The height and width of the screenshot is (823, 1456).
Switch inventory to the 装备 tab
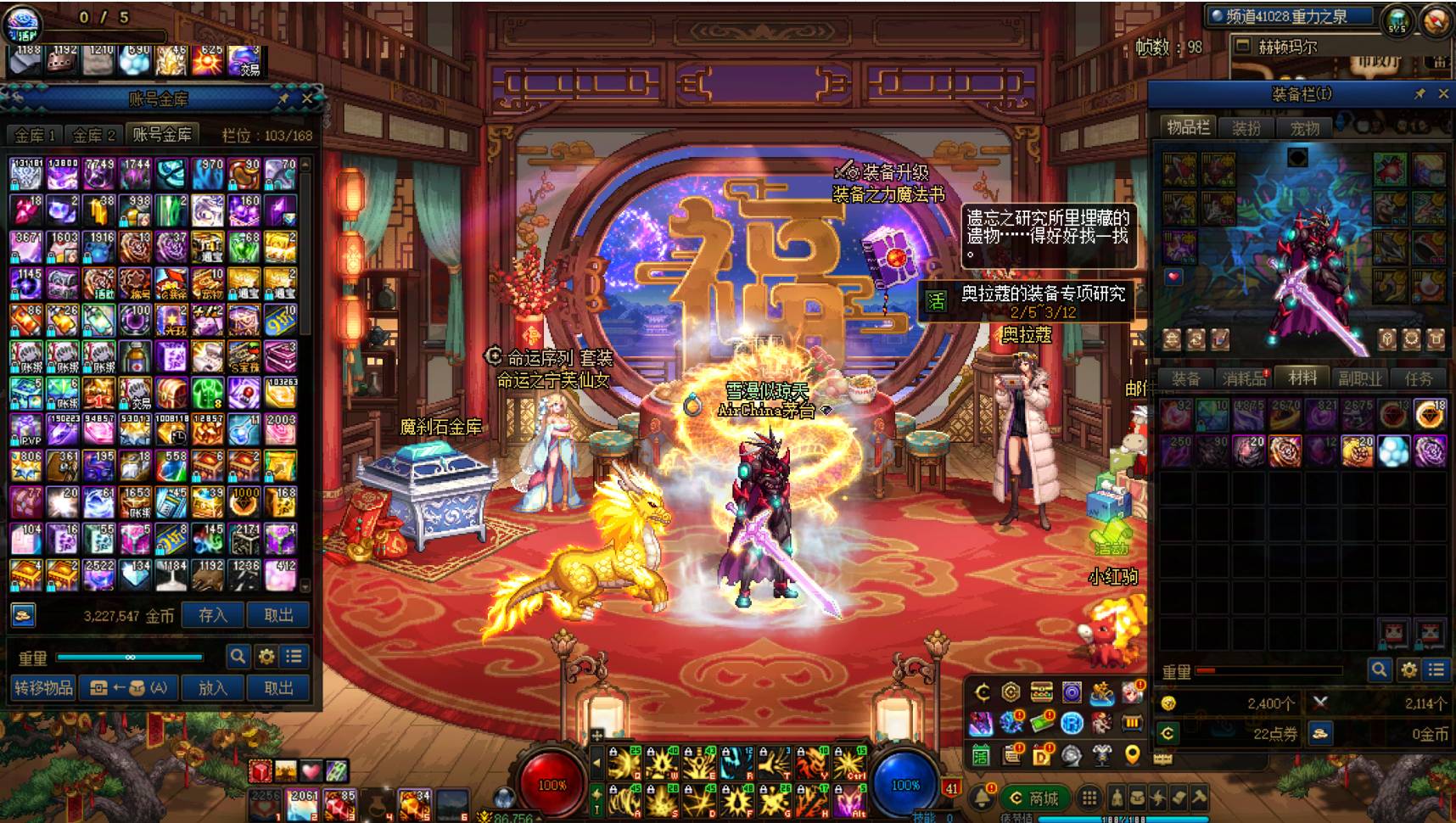[x=1185, y=378]
